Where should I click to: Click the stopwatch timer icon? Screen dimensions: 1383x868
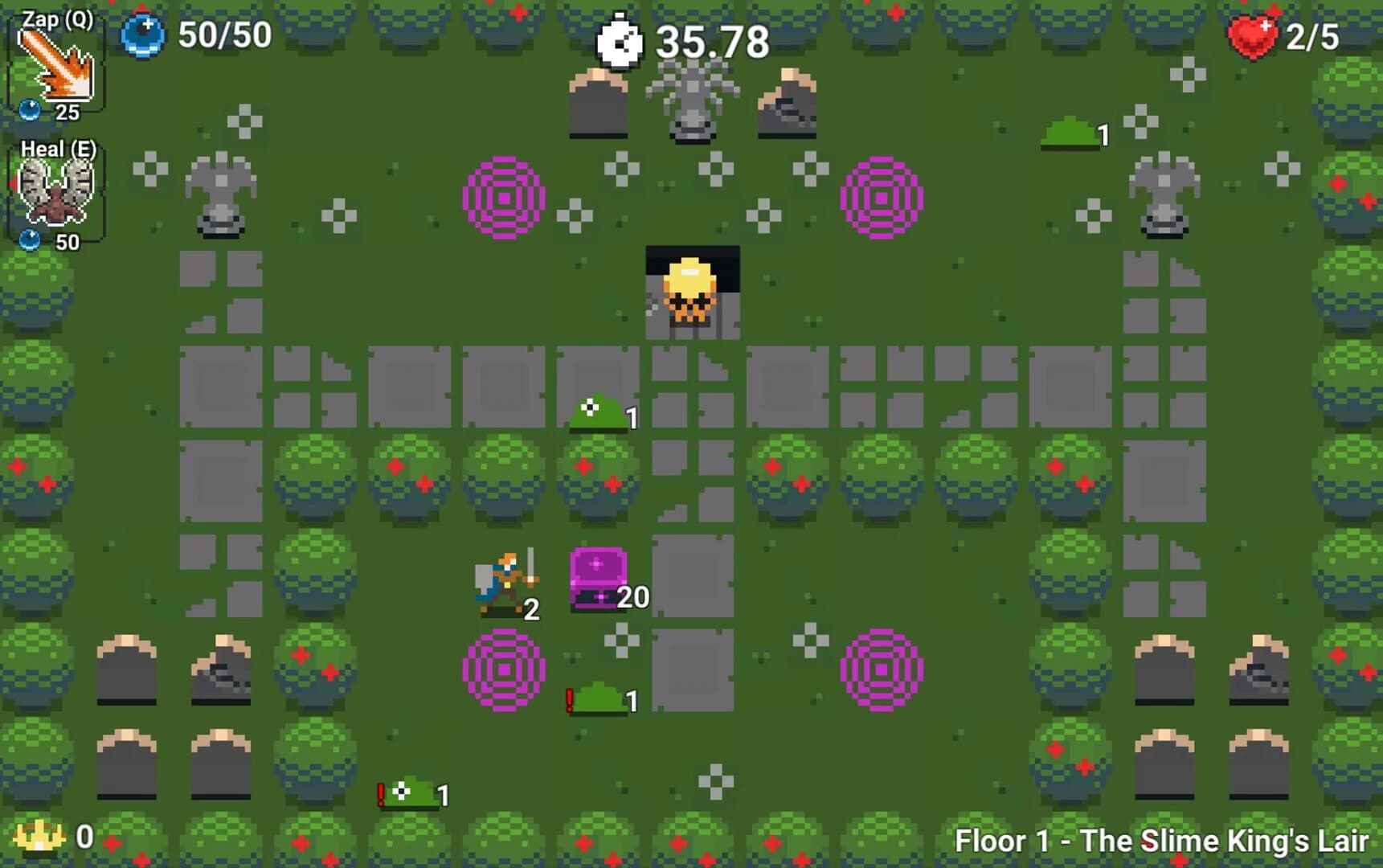pyautogui.click(x=619, y=40)
